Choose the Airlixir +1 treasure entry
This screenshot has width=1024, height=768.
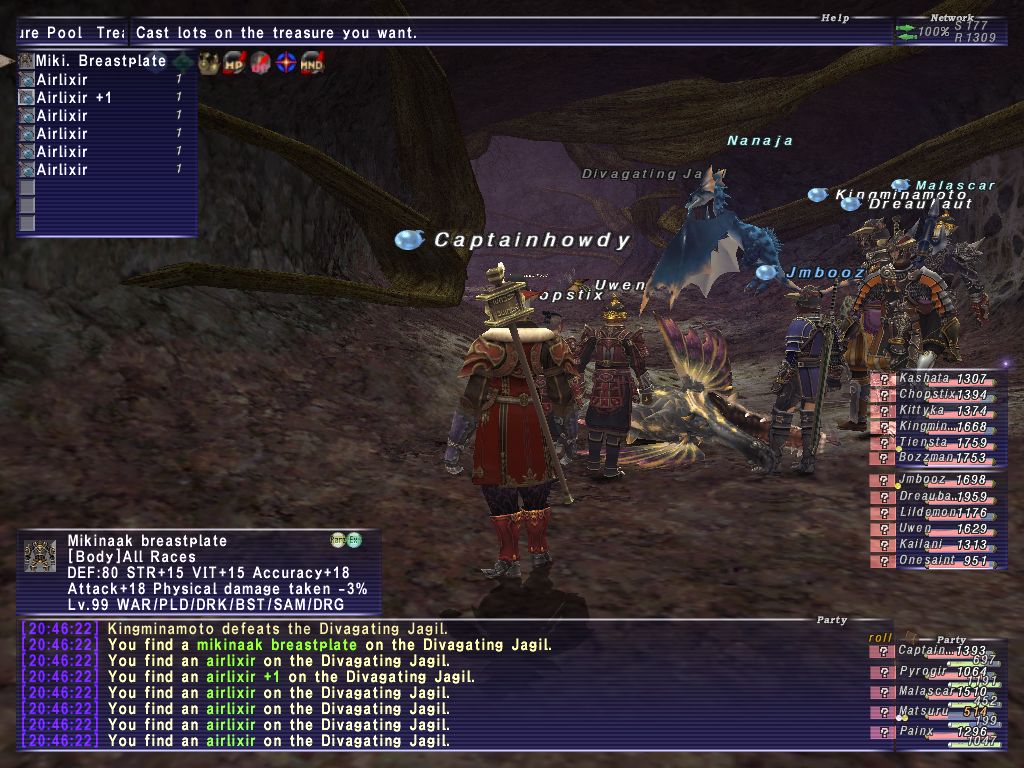click(74, 98)
